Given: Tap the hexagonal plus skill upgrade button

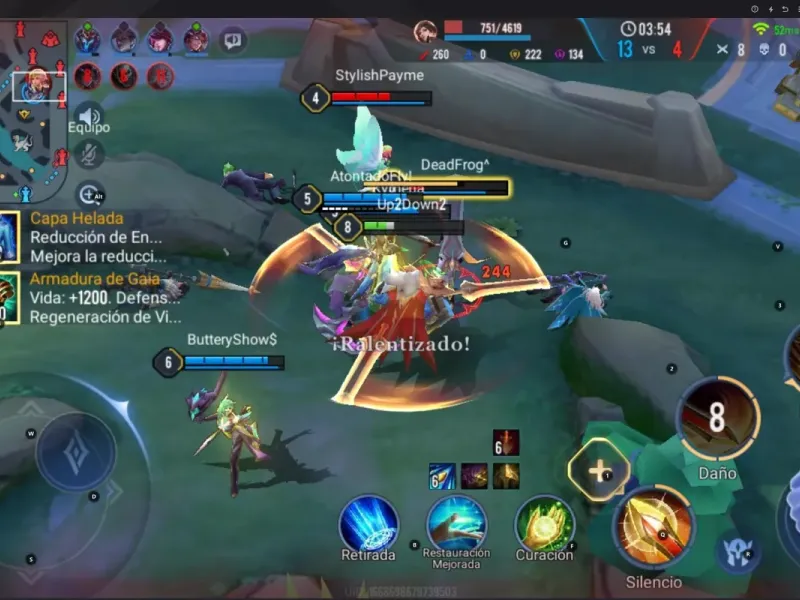Looking at the screenshot, I should pyautogui.click(x=599, y=470).
